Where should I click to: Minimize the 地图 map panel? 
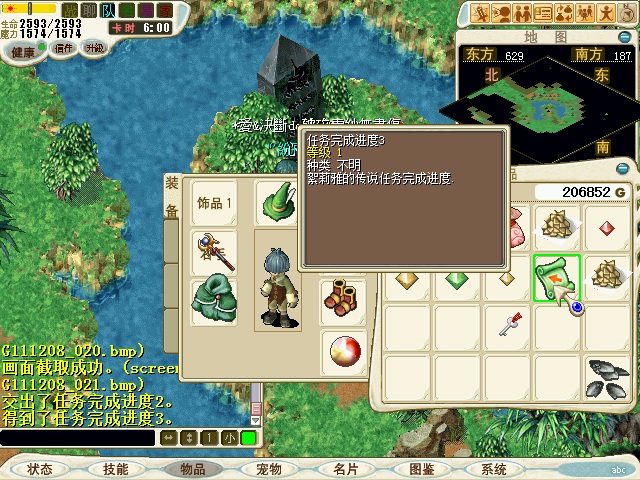point(625,37)
